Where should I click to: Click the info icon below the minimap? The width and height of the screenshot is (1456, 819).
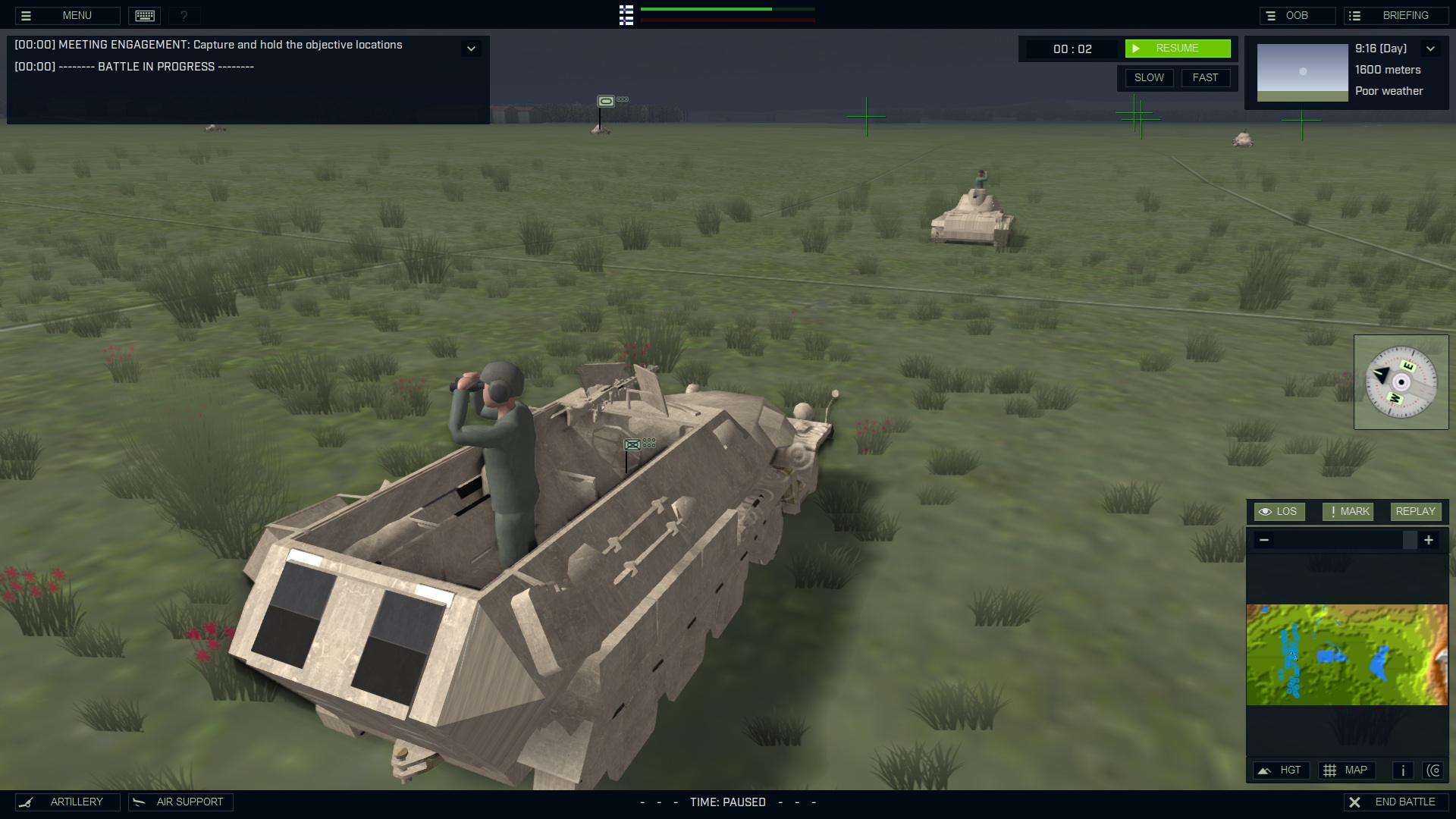[1403, 770]
